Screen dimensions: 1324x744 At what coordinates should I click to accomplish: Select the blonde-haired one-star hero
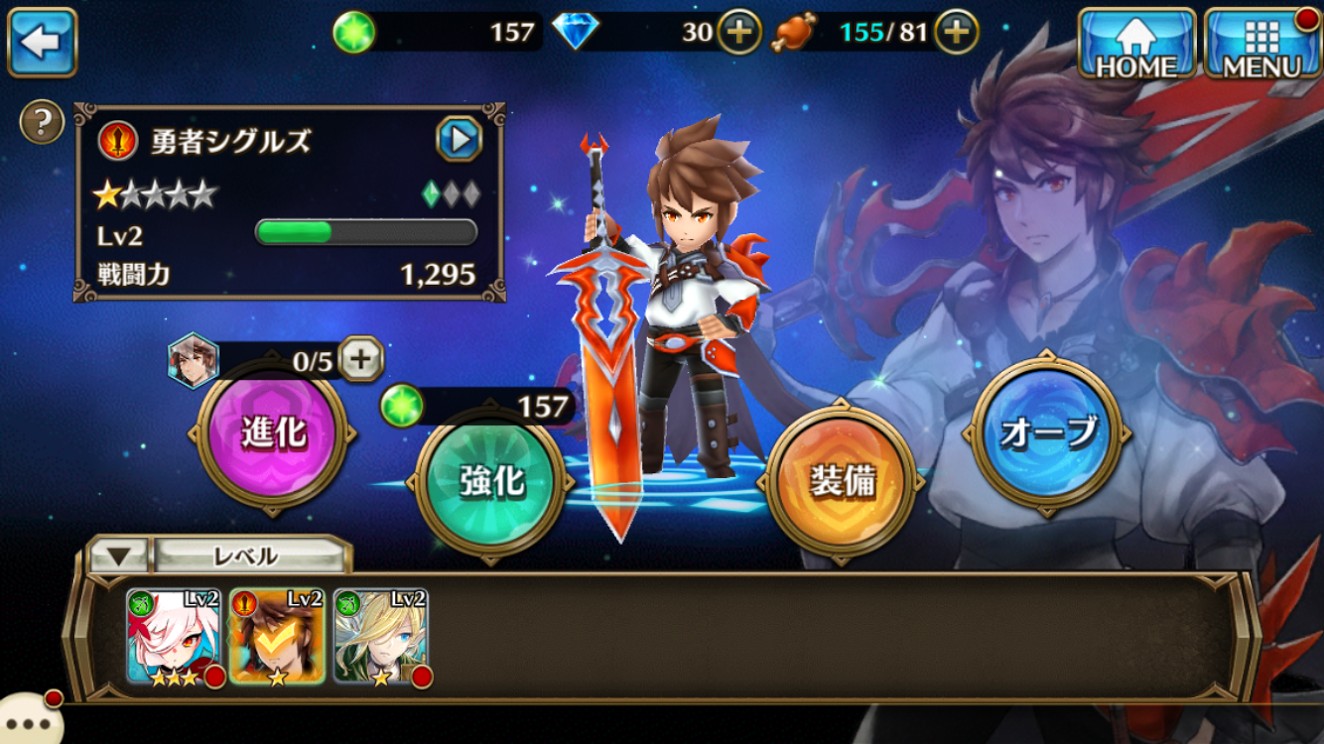(x=380, y=637)
